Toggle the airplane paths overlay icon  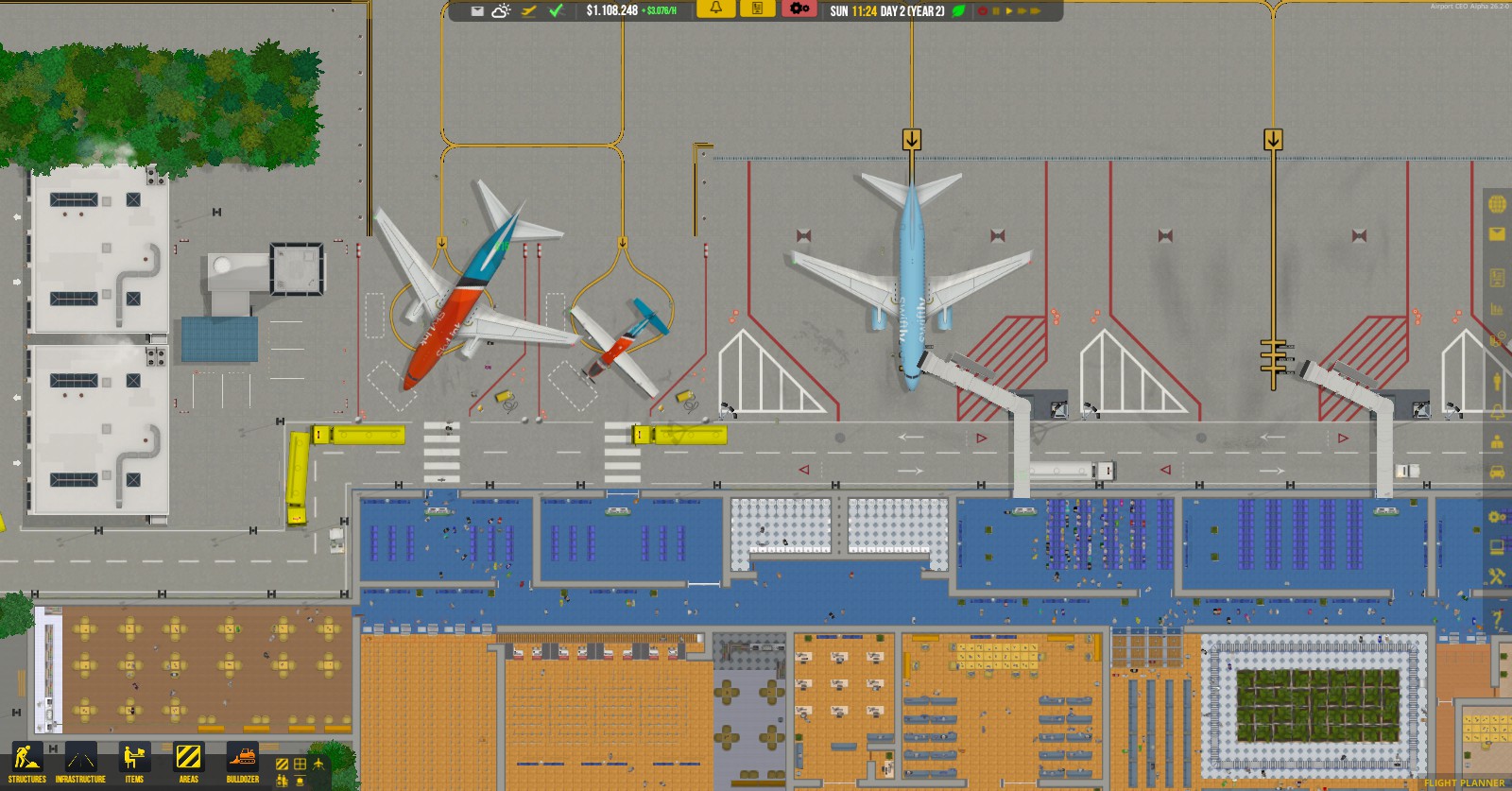[x=318, y=764]
